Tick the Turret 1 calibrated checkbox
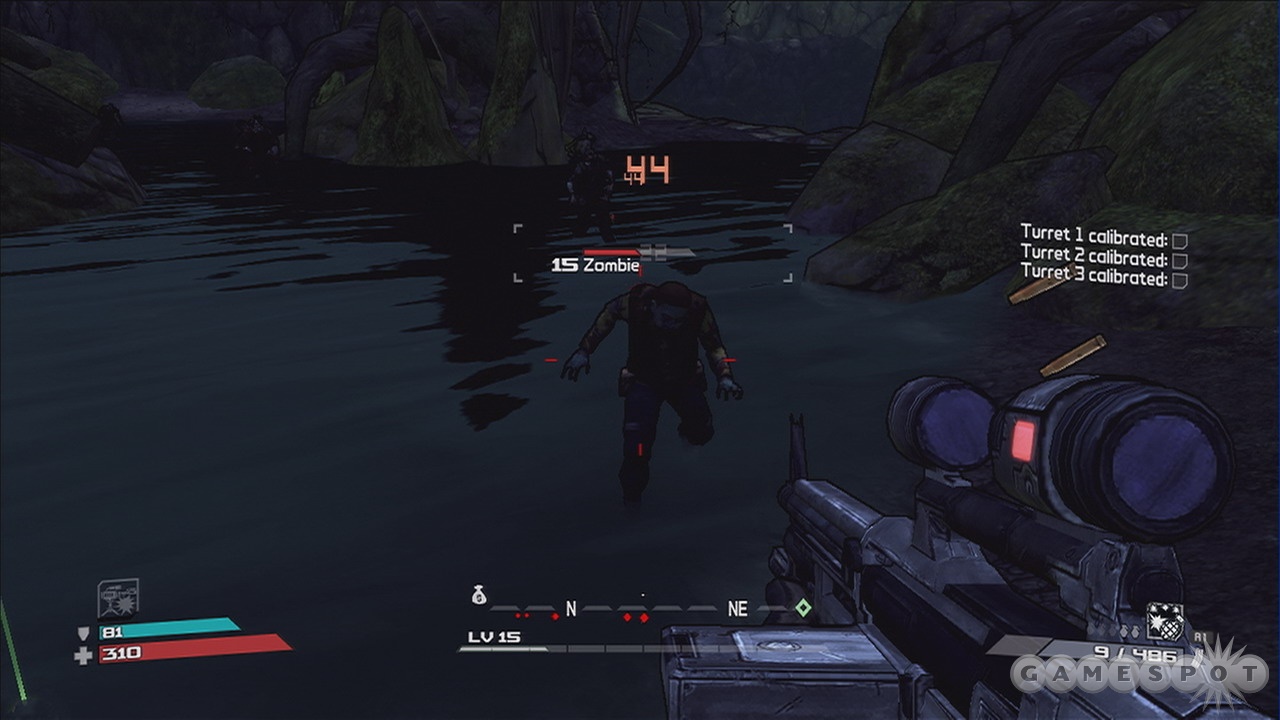 (1179, 241)
